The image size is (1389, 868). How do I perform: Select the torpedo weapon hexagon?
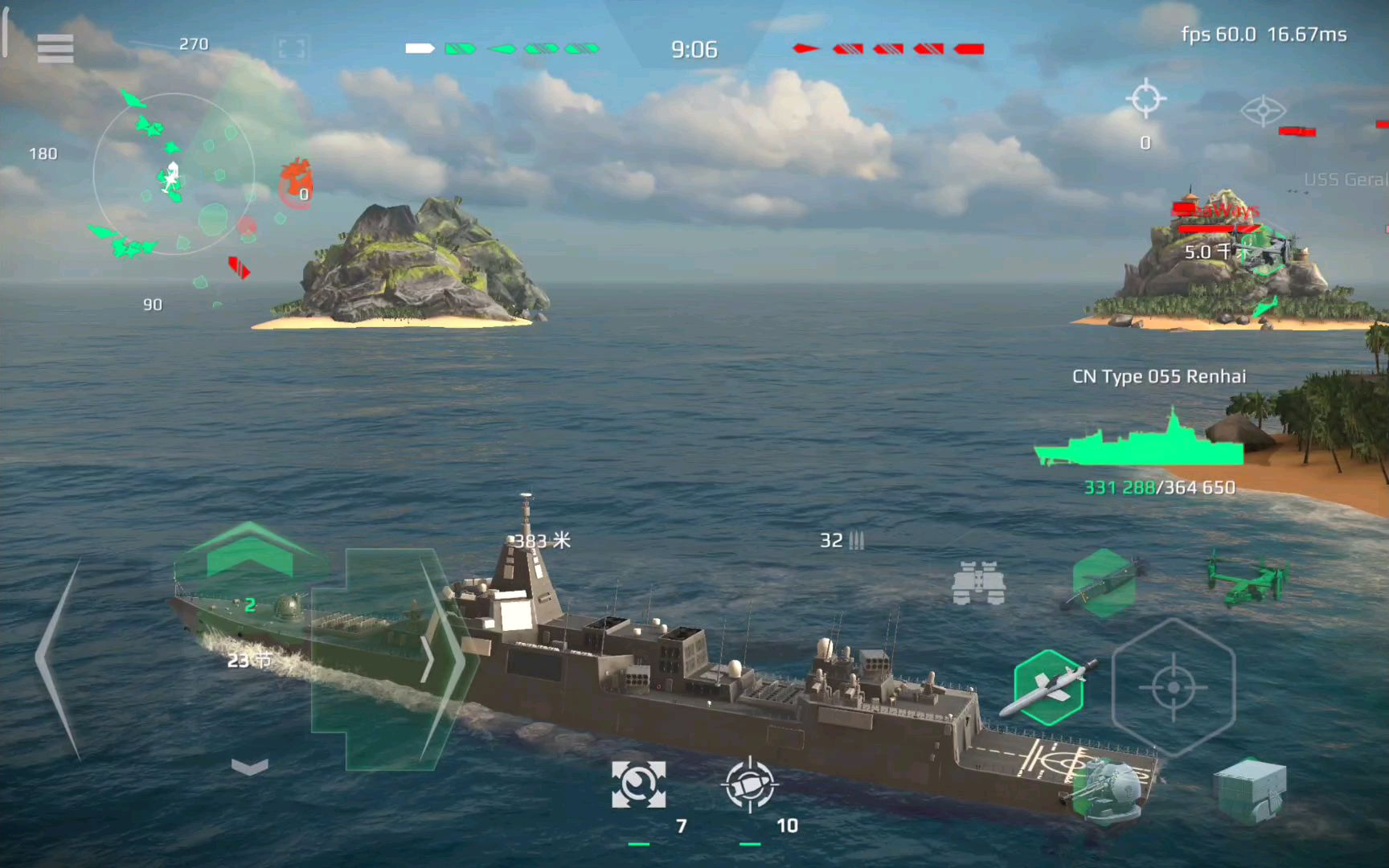click(1104, 583)
